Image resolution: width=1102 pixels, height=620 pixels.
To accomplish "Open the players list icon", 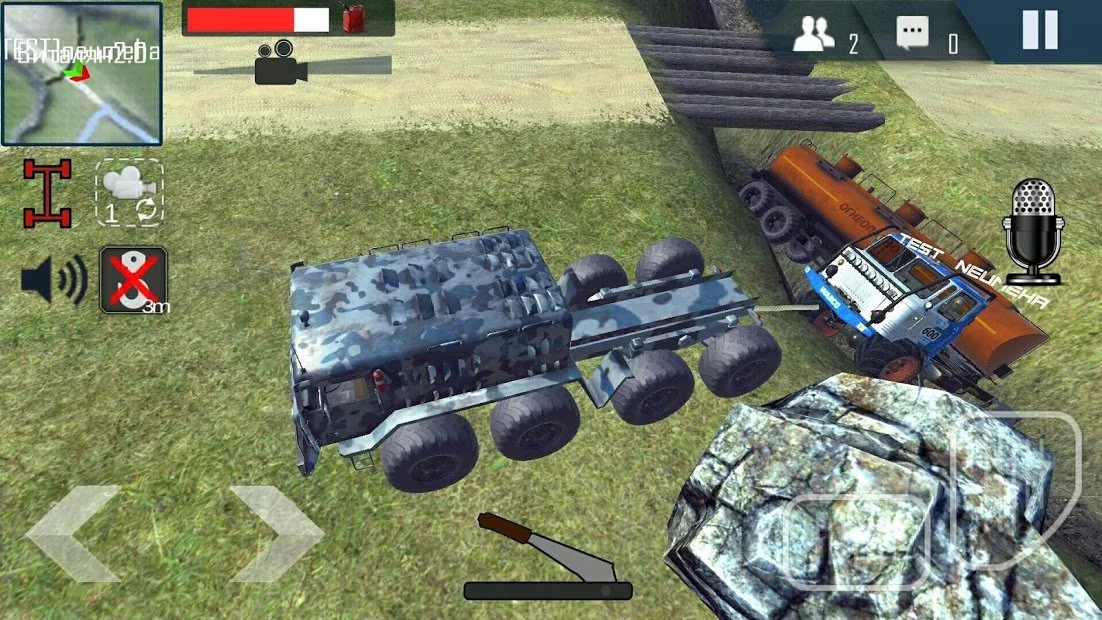I will coord(813,37).
